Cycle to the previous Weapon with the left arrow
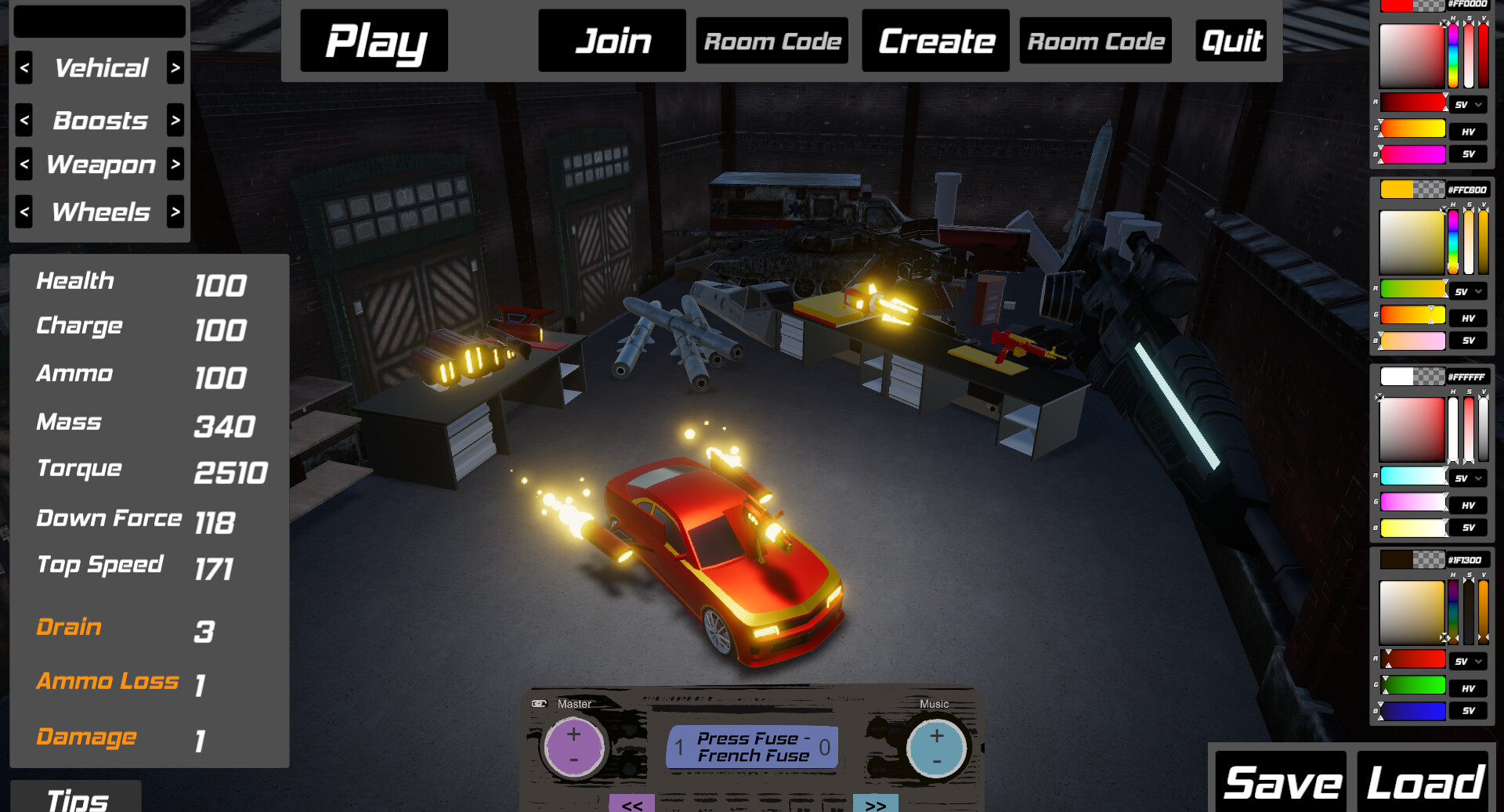The image size is (1504, 812). coord(23,164)
